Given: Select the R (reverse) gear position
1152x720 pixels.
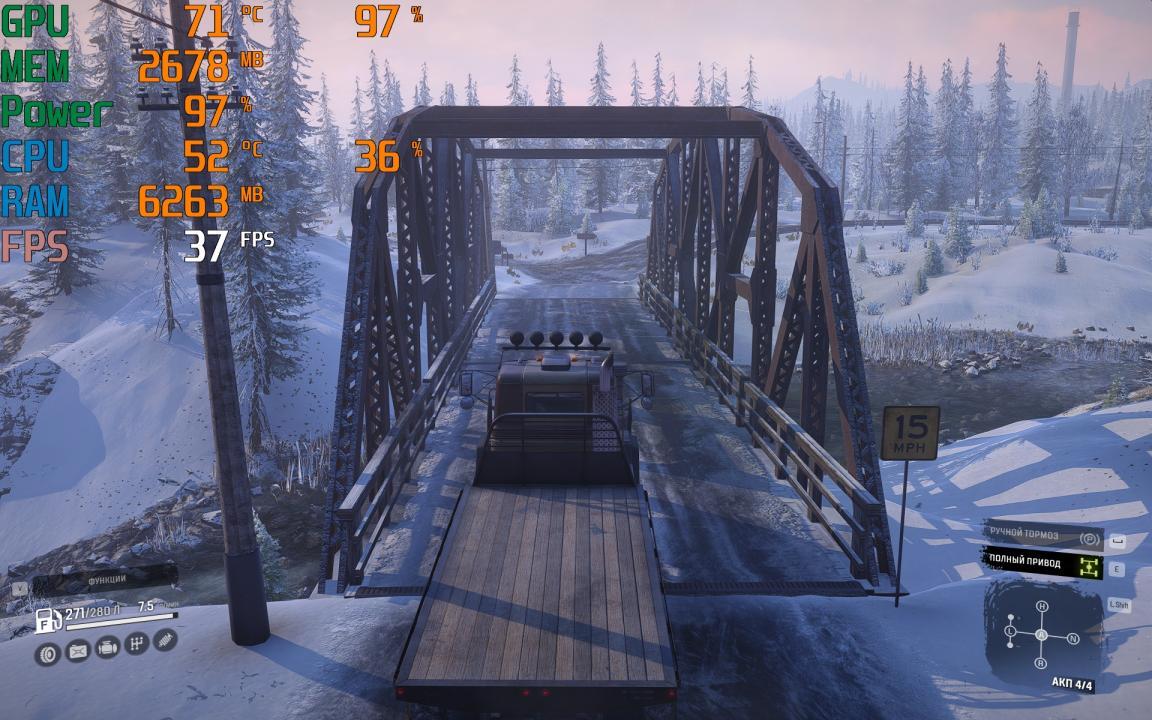Looking at the screenshot, I should coord(1041,663).
